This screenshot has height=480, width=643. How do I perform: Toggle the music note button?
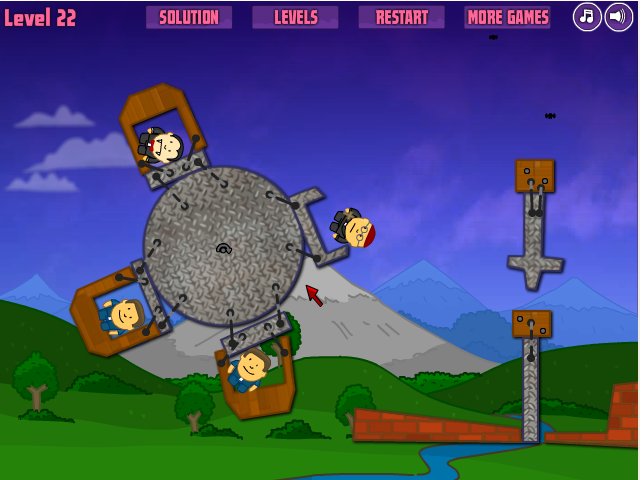[587, 17]
